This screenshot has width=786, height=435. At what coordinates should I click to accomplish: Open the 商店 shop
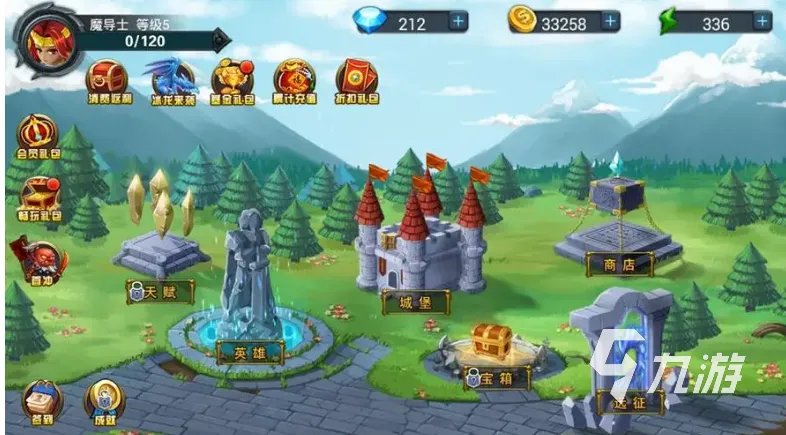[x=619, y=264]
